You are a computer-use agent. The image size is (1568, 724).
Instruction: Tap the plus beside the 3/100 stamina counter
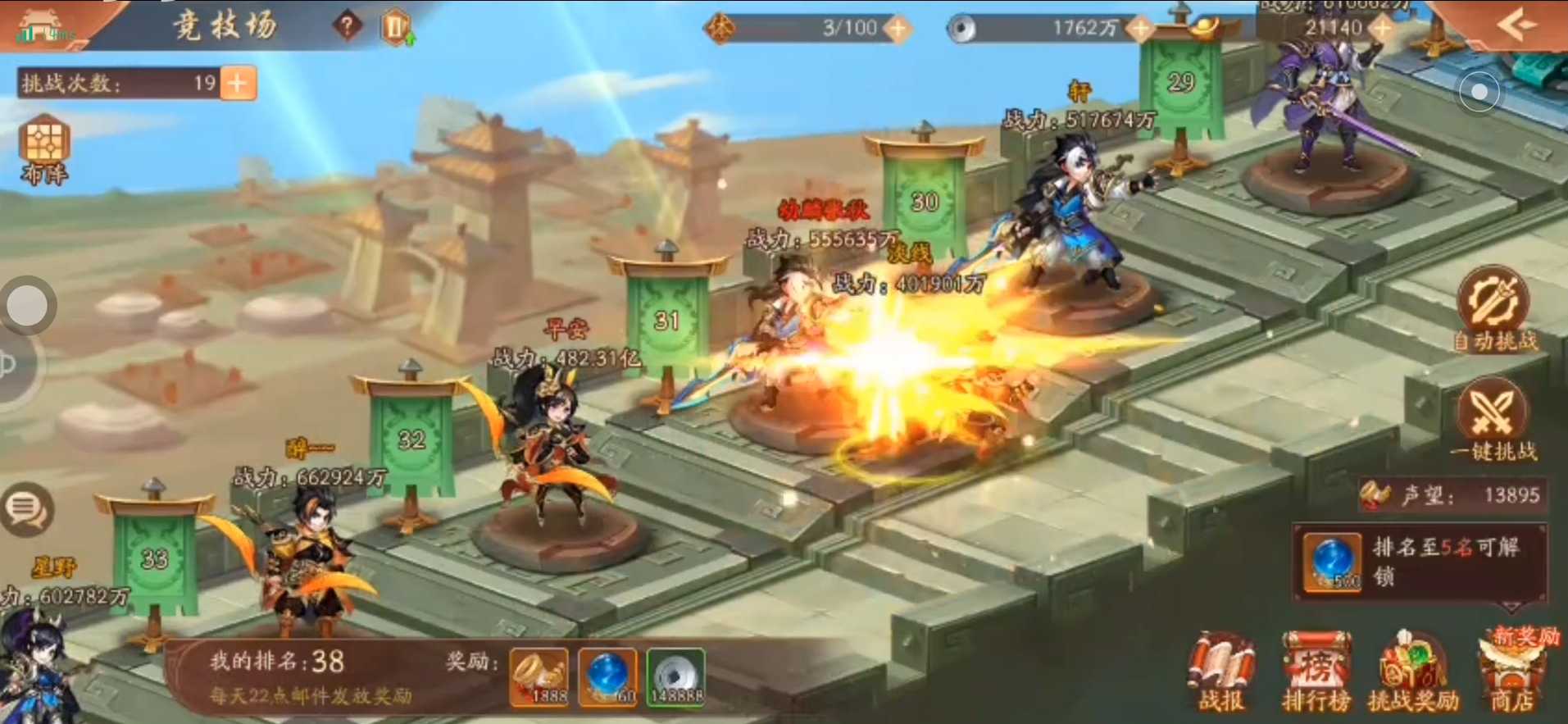(x=898, y=29)
